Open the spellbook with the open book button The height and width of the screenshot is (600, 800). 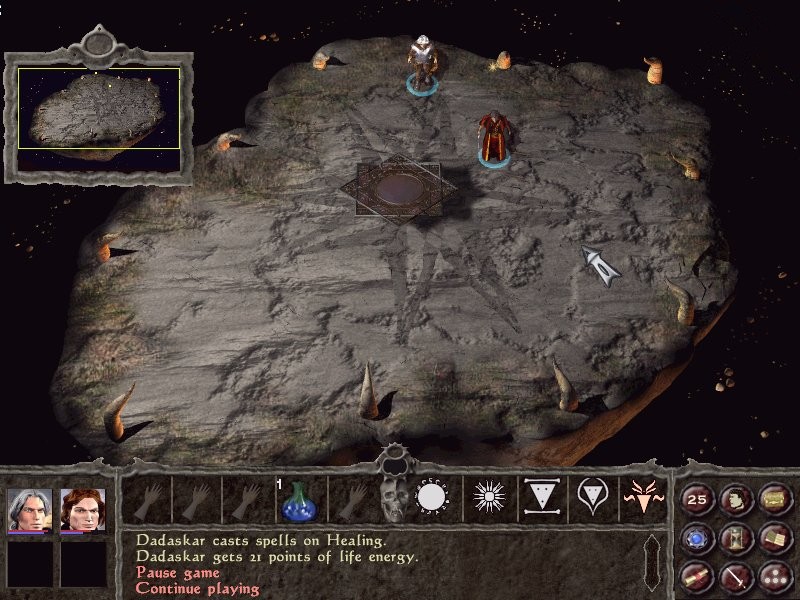point(774,538)
